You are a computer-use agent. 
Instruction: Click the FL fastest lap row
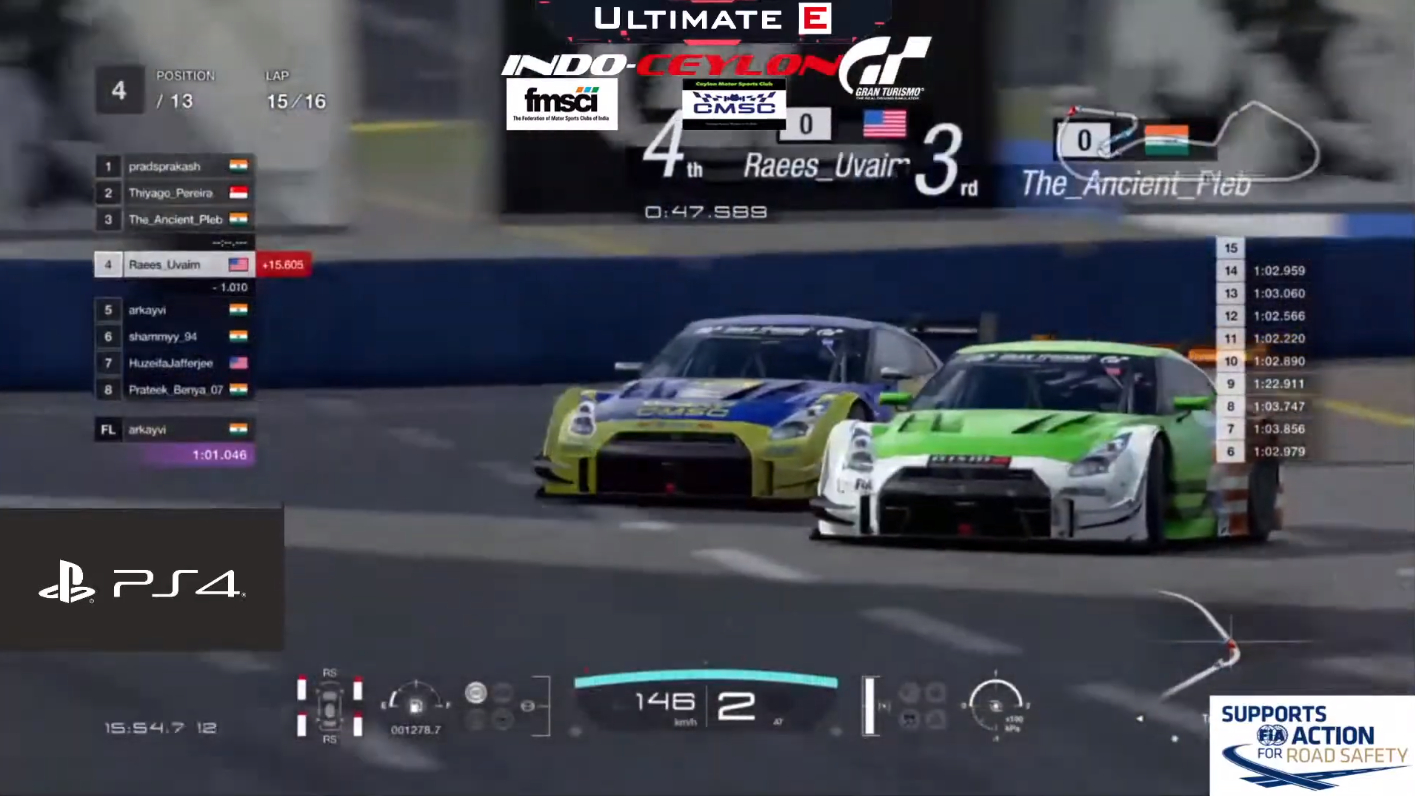point(174,429)
